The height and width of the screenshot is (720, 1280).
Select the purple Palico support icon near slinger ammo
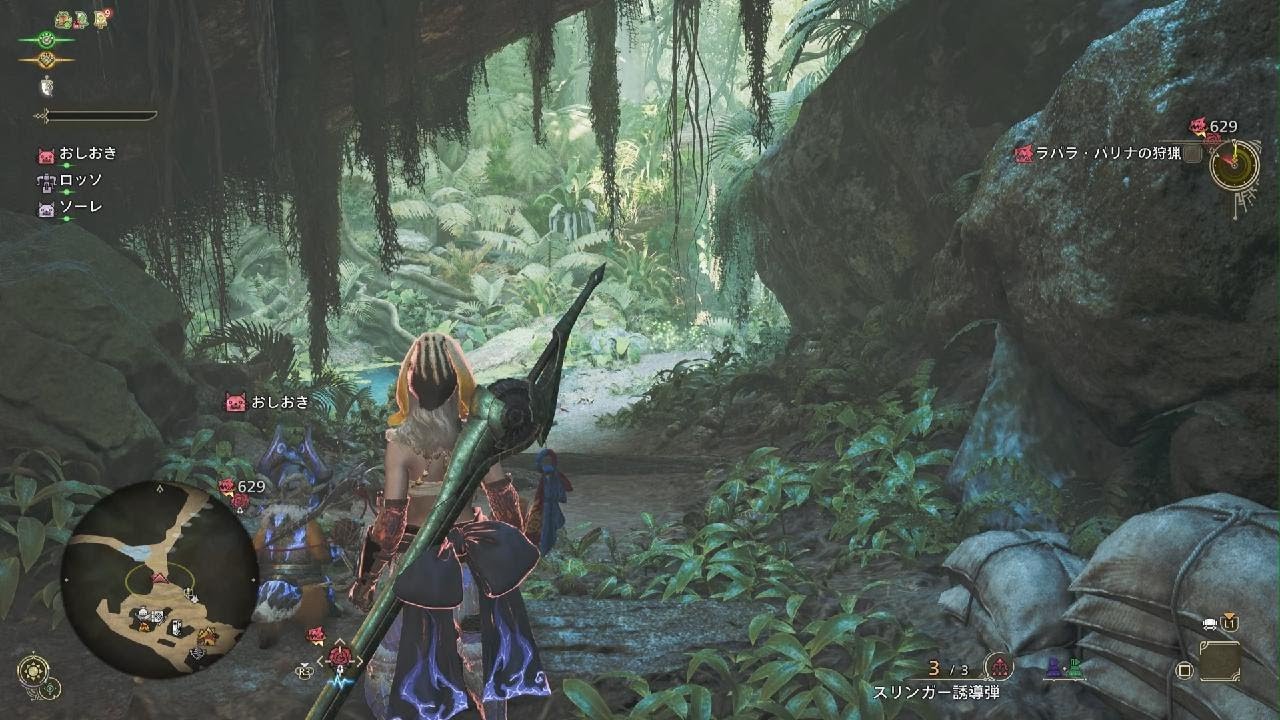tap(1053, 667)
